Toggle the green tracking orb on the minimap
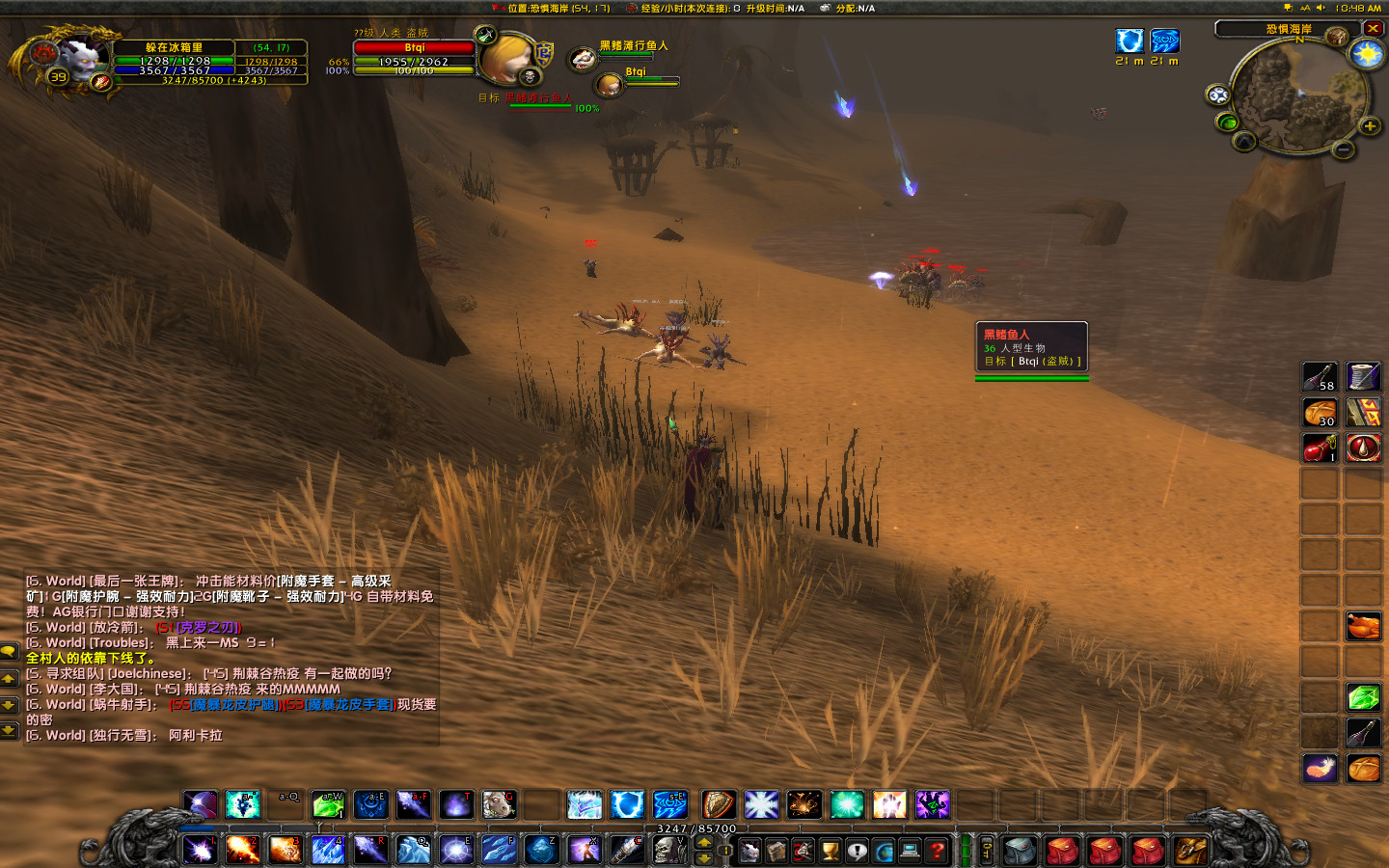1389x868 pixels. tap(1227, 122)
